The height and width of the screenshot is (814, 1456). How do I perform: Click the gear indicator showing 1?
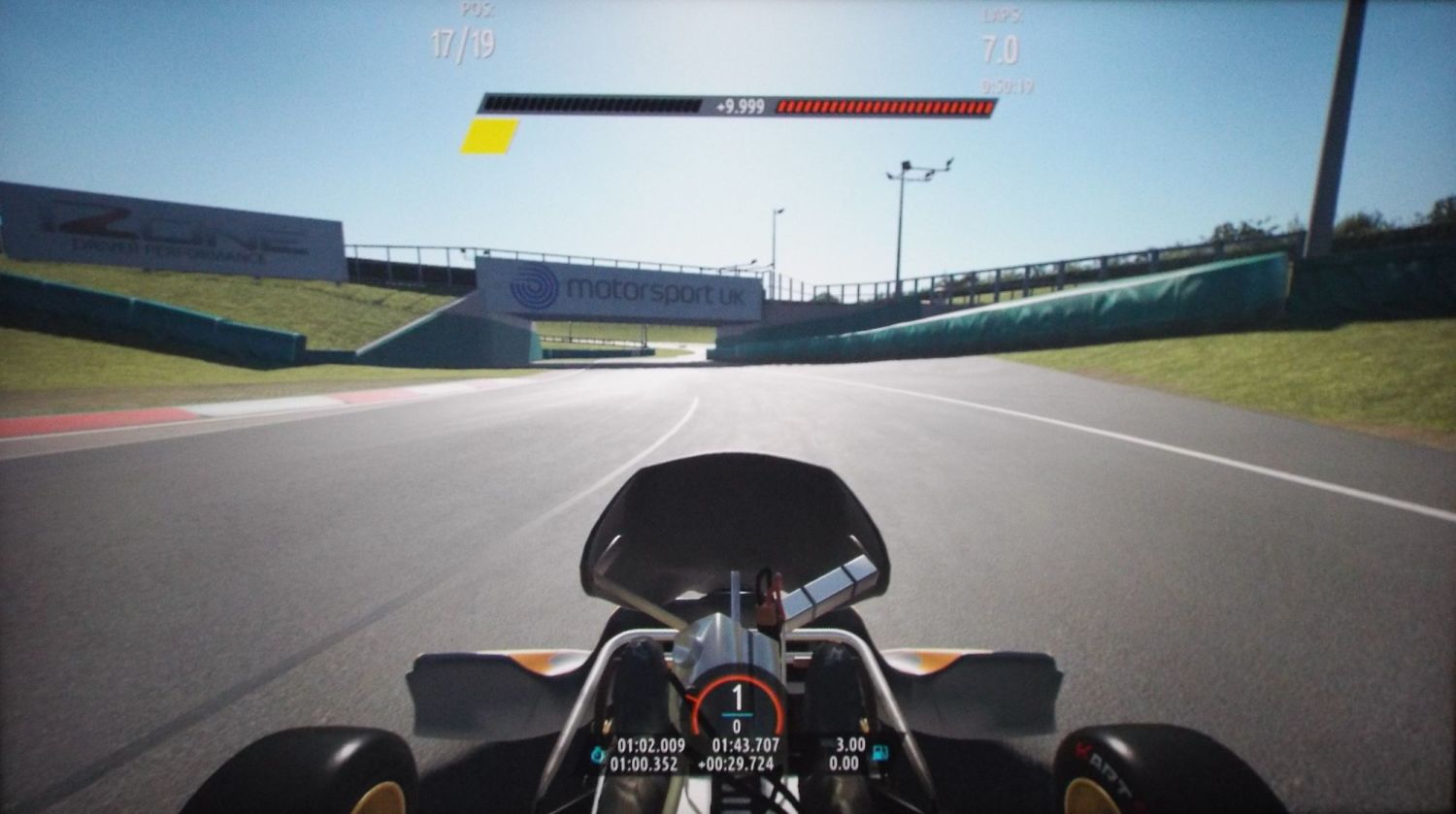coord(738,694)
